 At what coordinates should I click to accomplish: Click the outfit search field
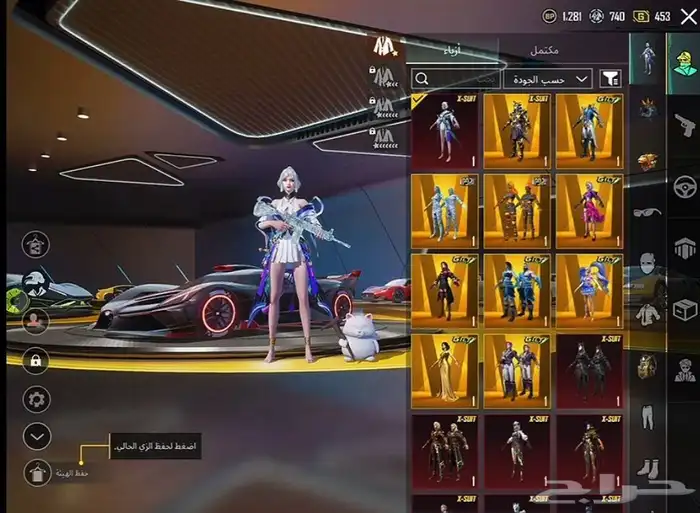point(456,78)
